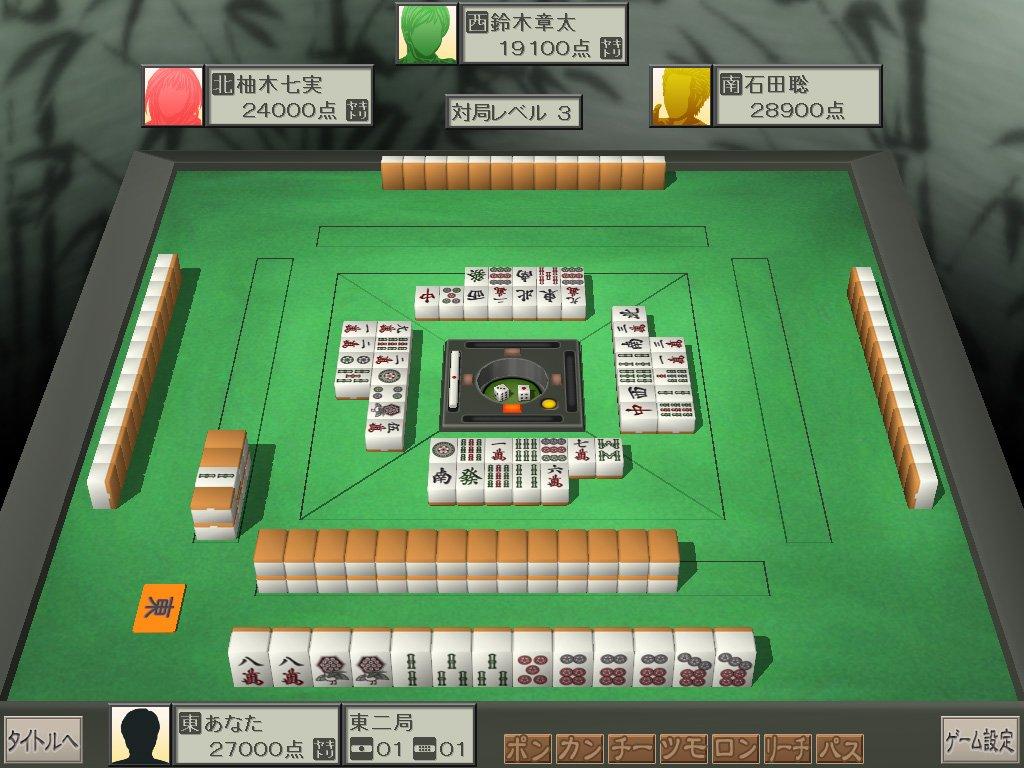Screen dimensions: 1024x768
Task: Declare ロン (Ron) win
Action: [735, 749]
